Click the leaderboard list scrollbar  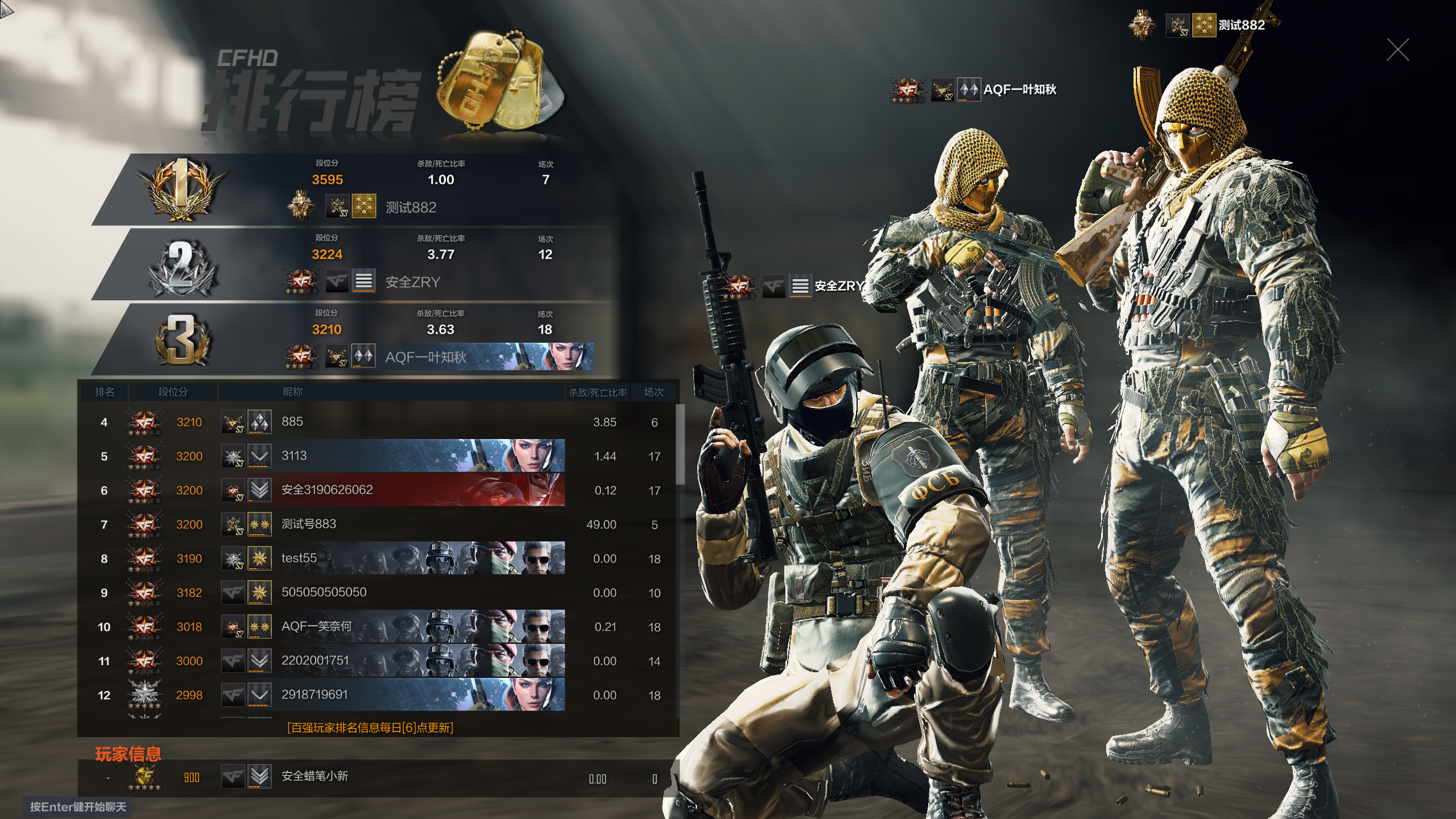point(680,444)
